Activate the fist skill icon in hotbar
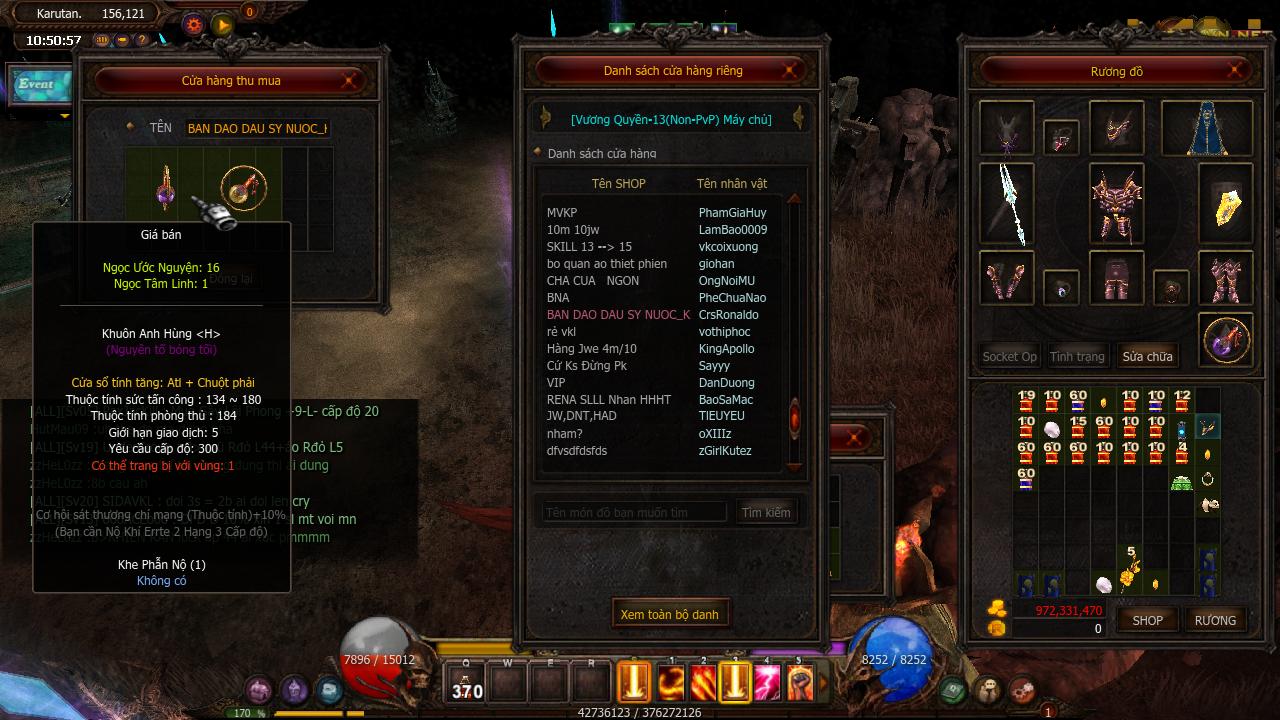Viewport: 1280px width, 720px height. tap(799, 683)
